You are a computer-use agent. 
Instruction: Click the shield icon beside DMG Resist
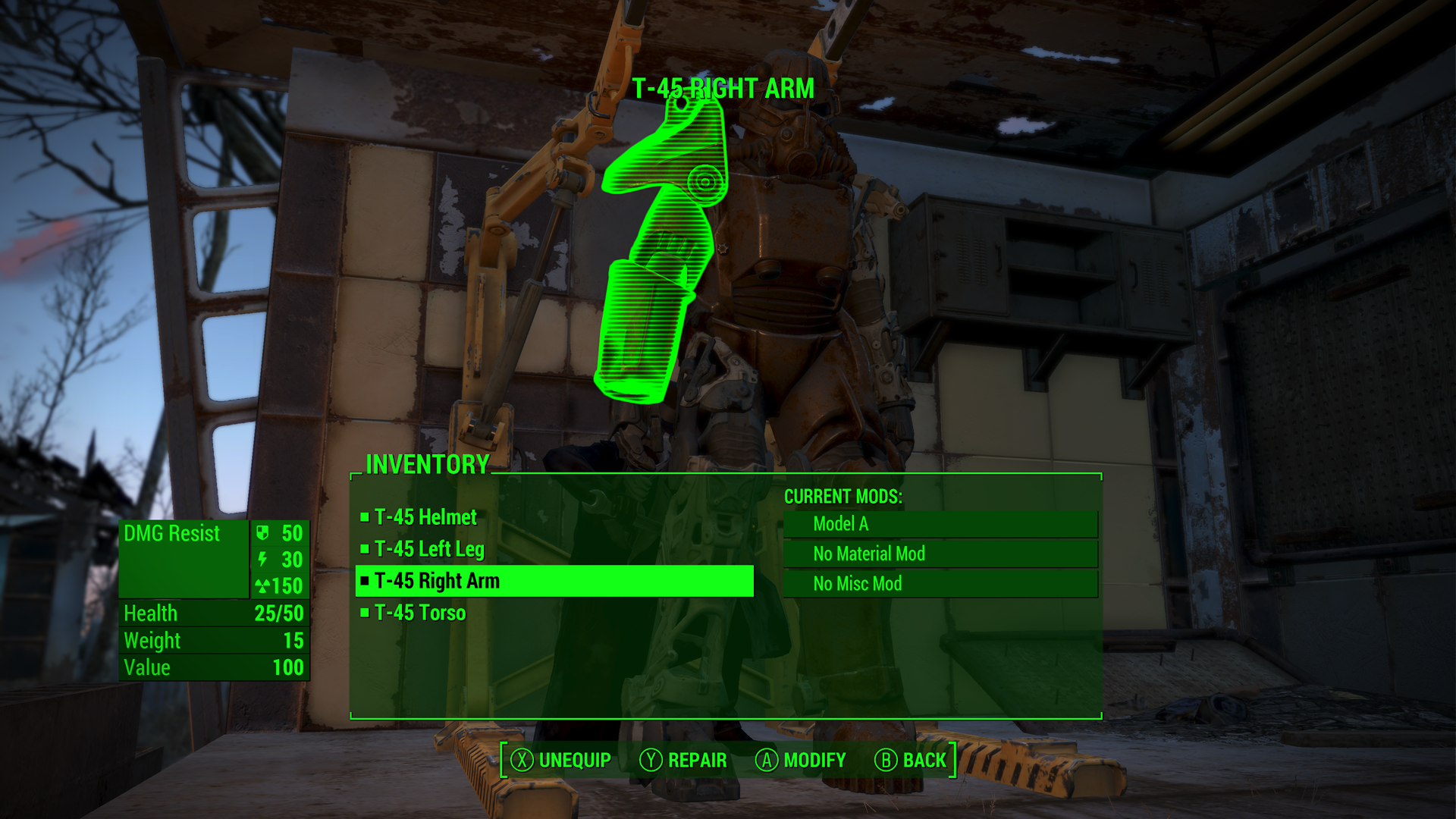tap(262, 534)
